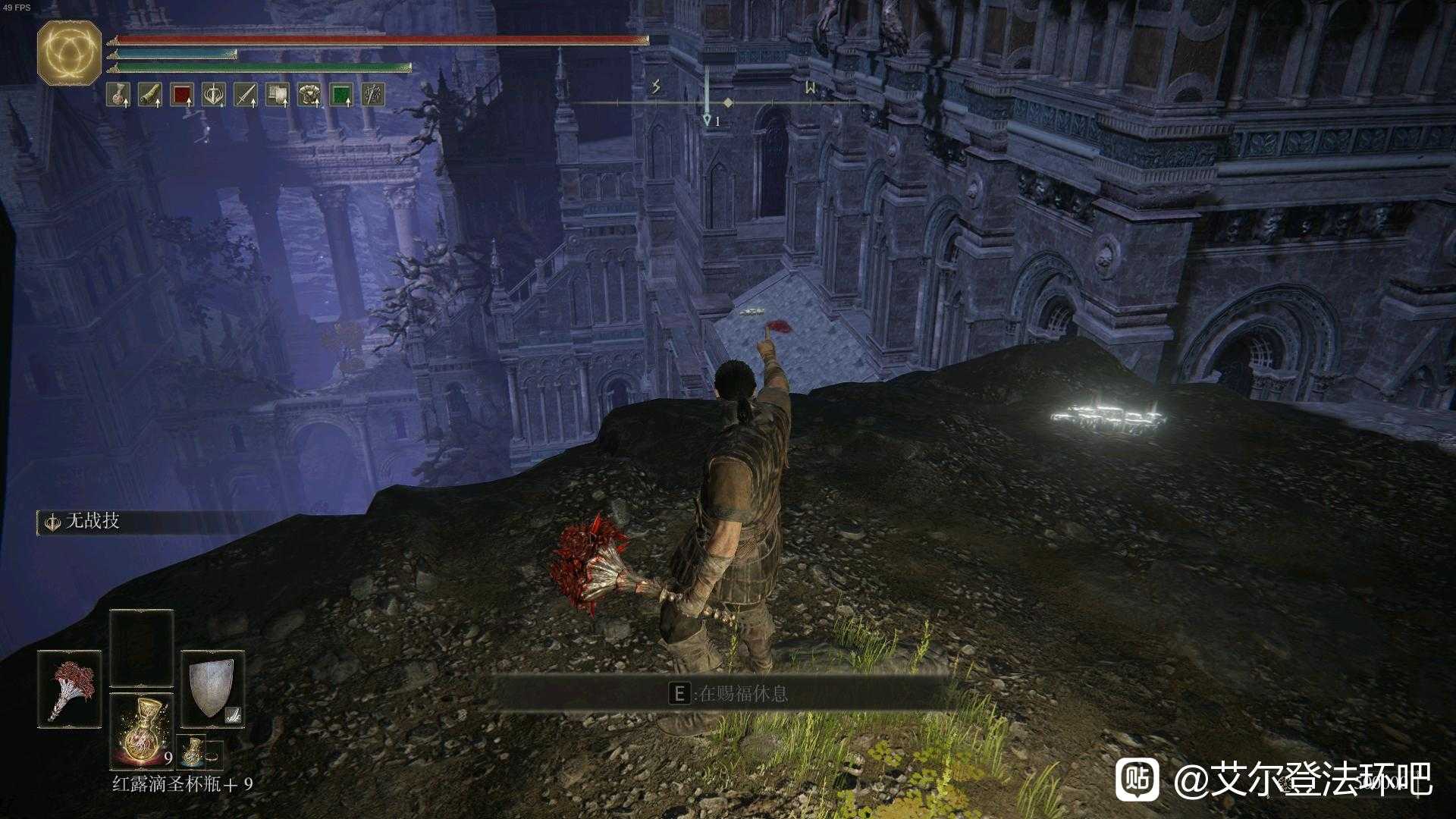Select the horn buff status icon
Screen dimensions: 1456x819
149,95
